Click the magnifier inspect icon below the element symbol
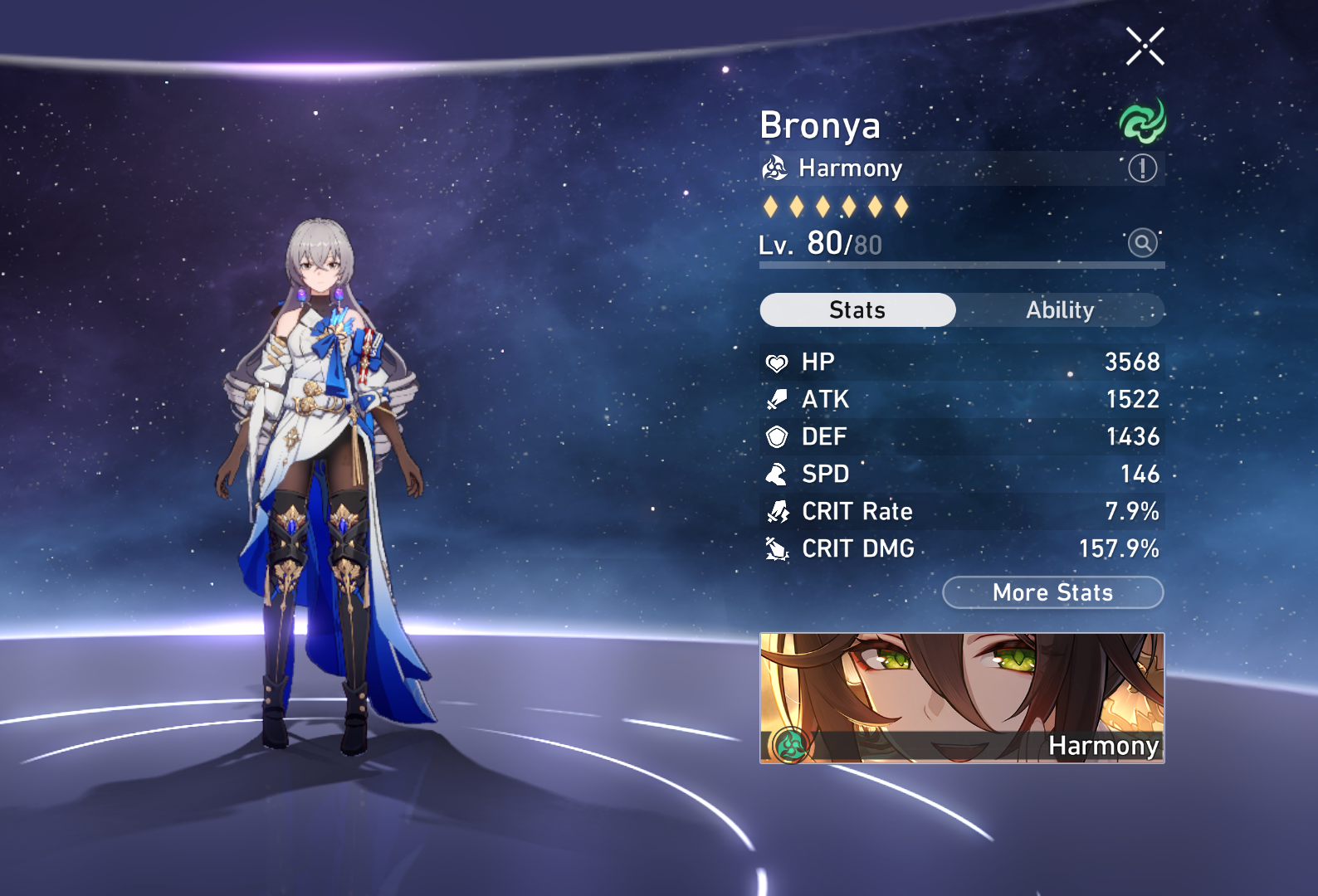 [1143, 245]
